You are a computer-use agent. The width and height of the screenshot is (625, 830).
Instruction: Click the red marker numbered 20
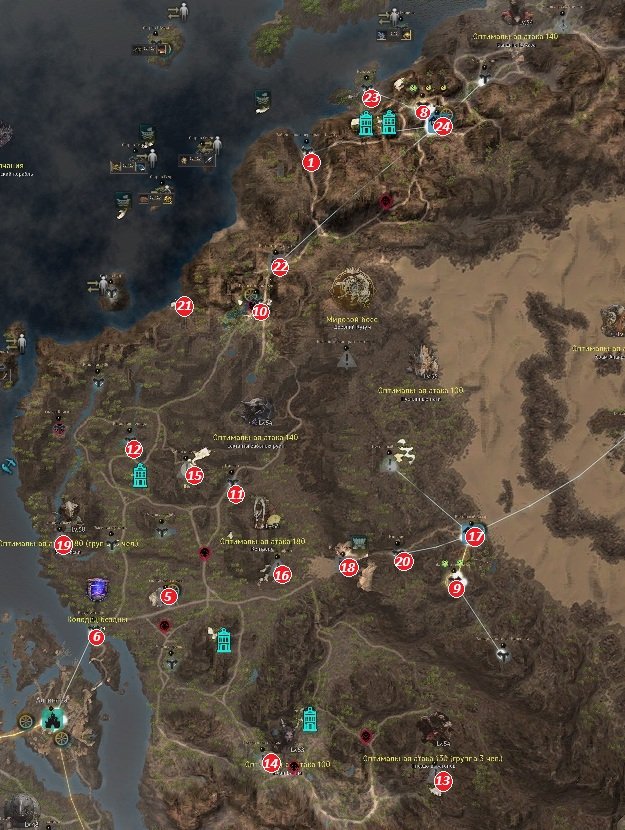(x=403, y=562)
